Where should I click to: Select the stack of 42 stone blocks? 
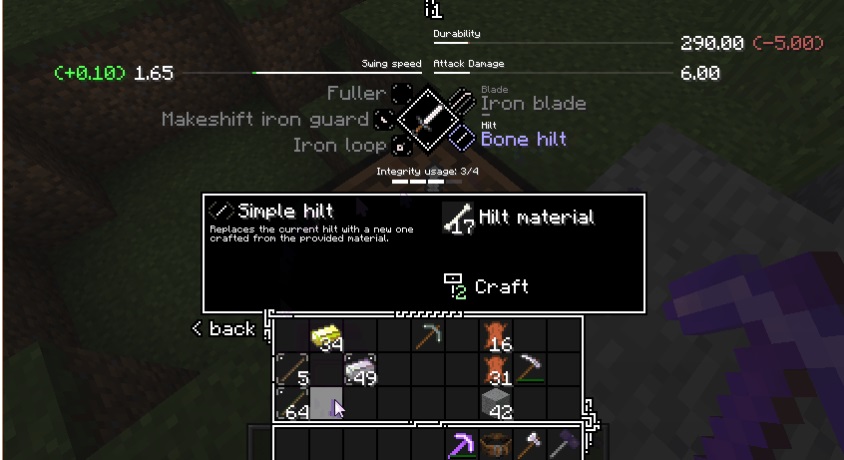tap(496, 404)
